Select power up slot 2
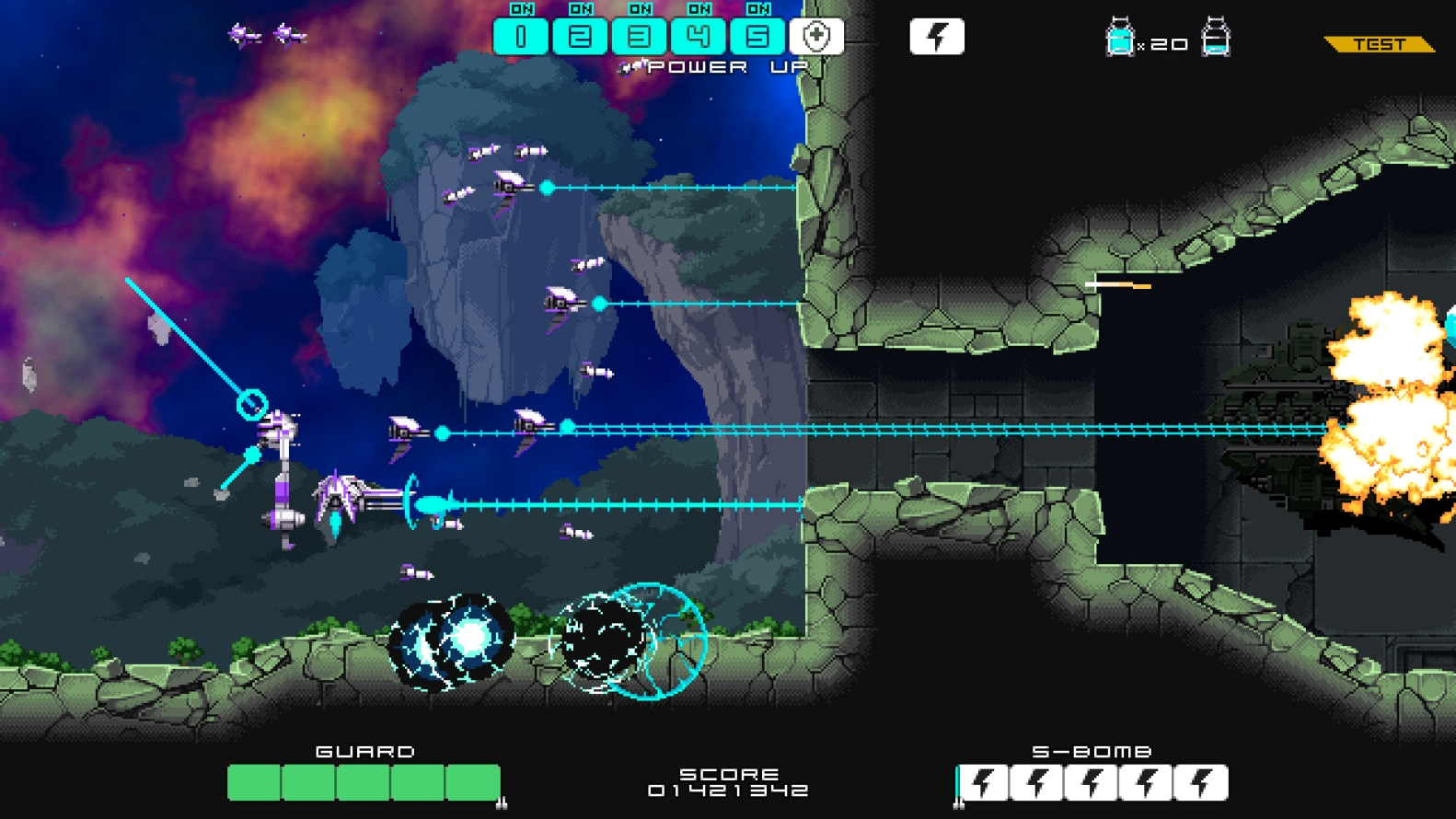This screenshot has width=1456, height=819. (580, 37)
